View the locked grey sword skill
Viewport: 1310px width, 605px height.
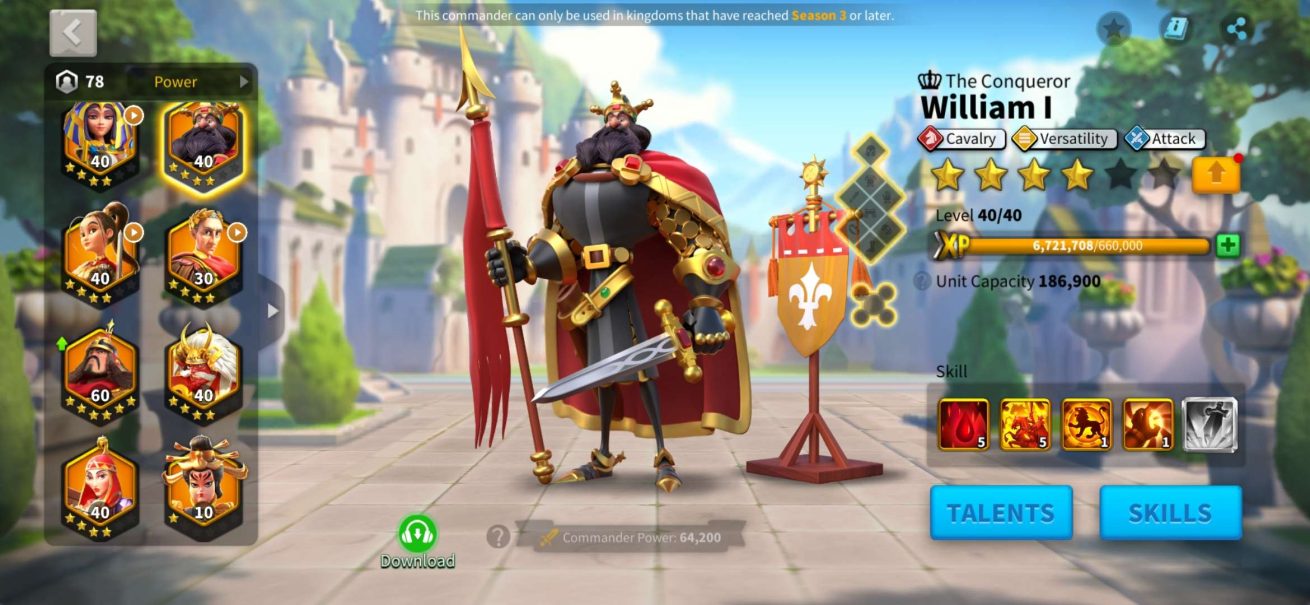tap(1210, 424)
